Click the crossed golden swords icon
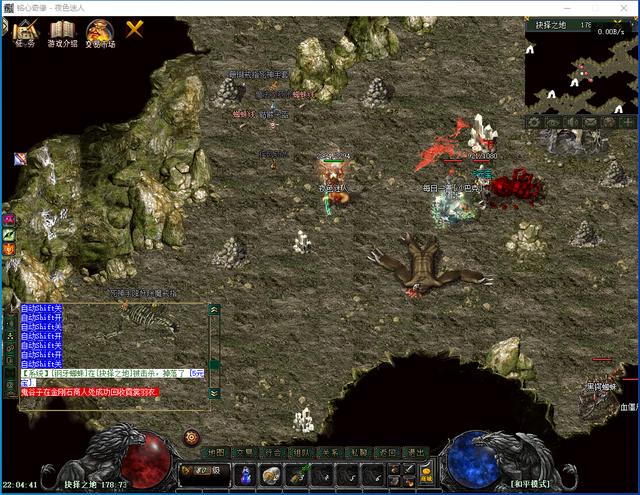Viewport: 640px width, 495px height. (x=134, y=29)
